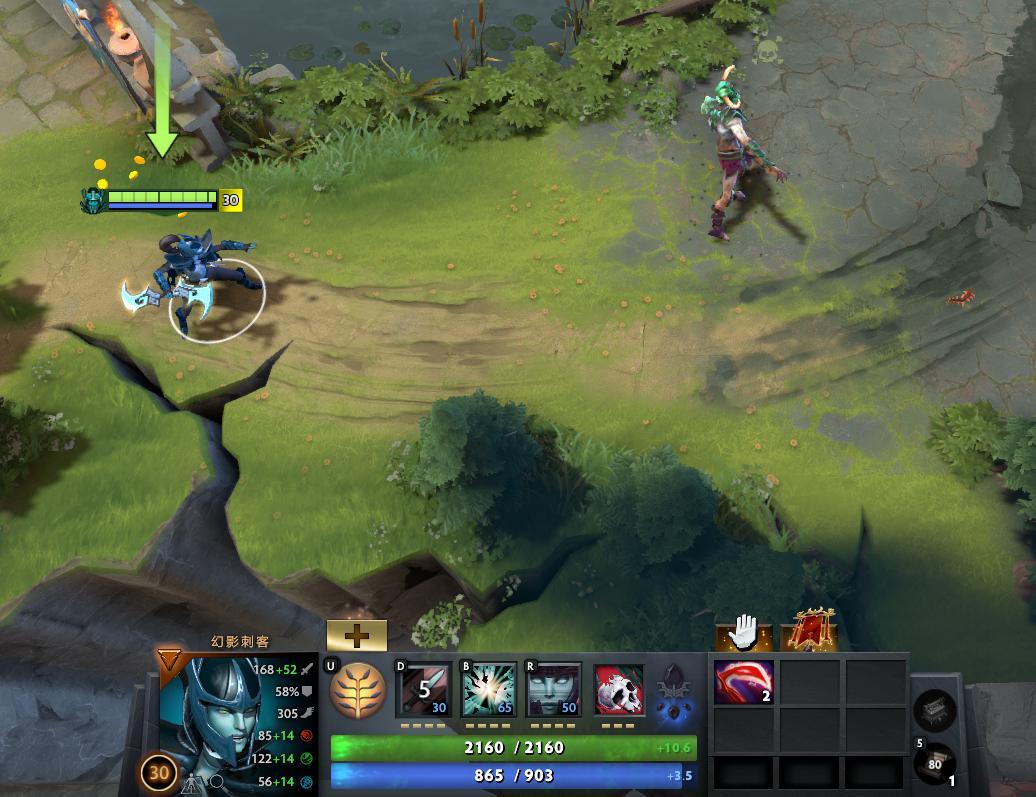Image resolution: width=1036 pixels, height=797 pixels.
Task: Use the Blur ability
Action: click(553, 689)
